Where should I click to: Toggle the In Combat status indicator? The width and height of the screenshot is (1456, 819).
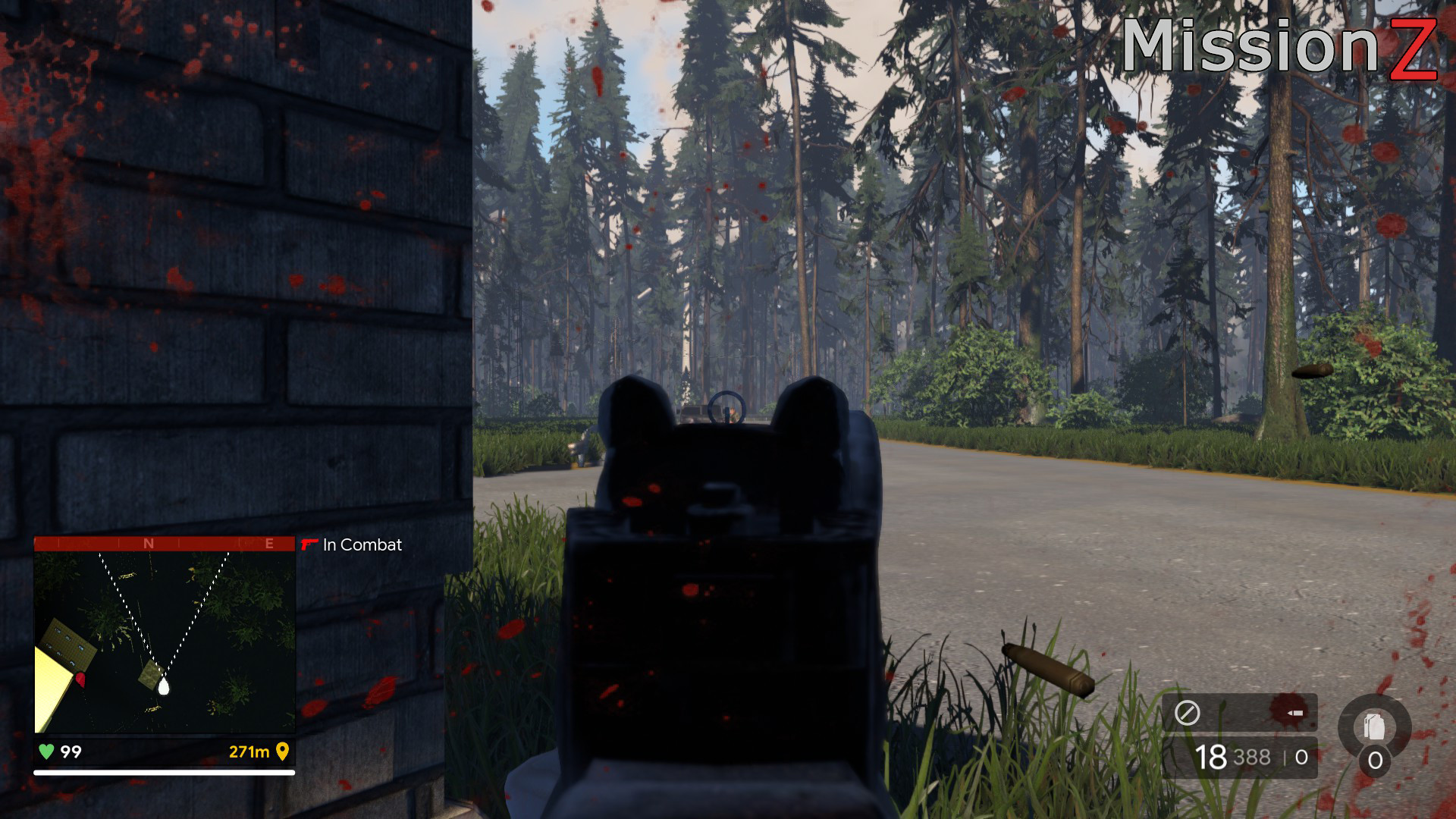[x=362, y=545]
